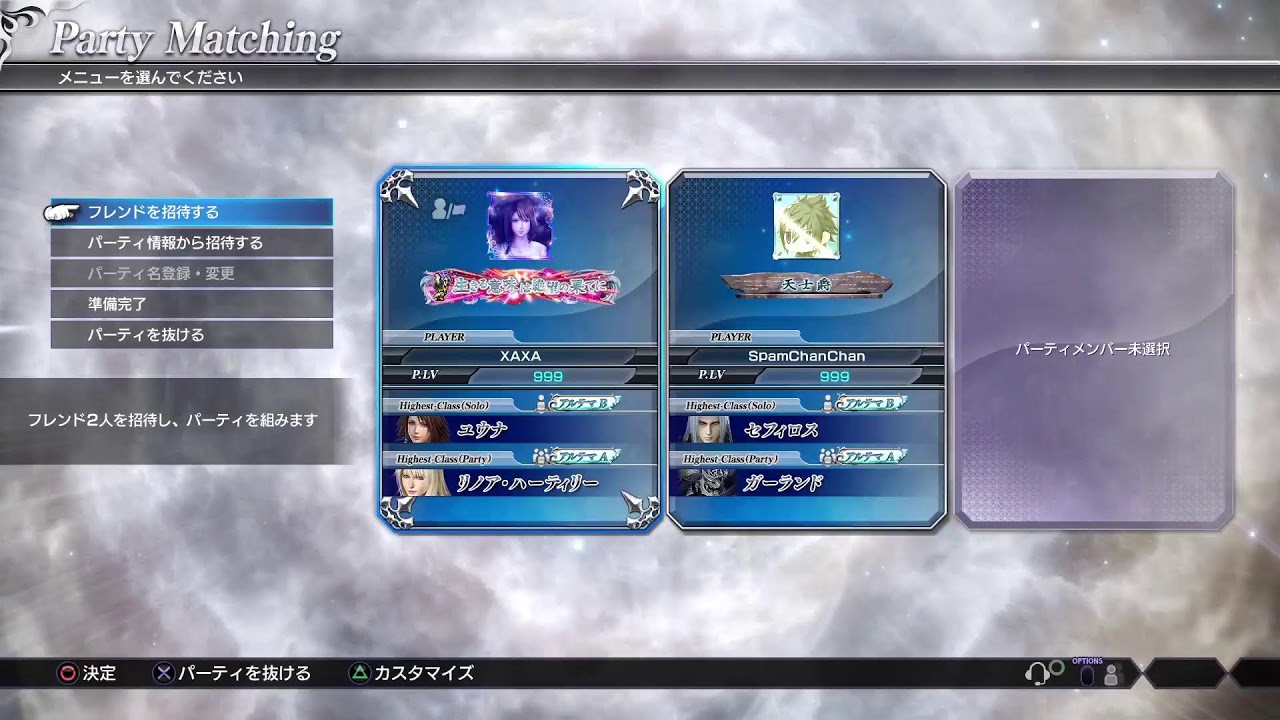Select フレンドを招待する menu entry
The image size is (1280, 720).
click(x=191, y=212)
